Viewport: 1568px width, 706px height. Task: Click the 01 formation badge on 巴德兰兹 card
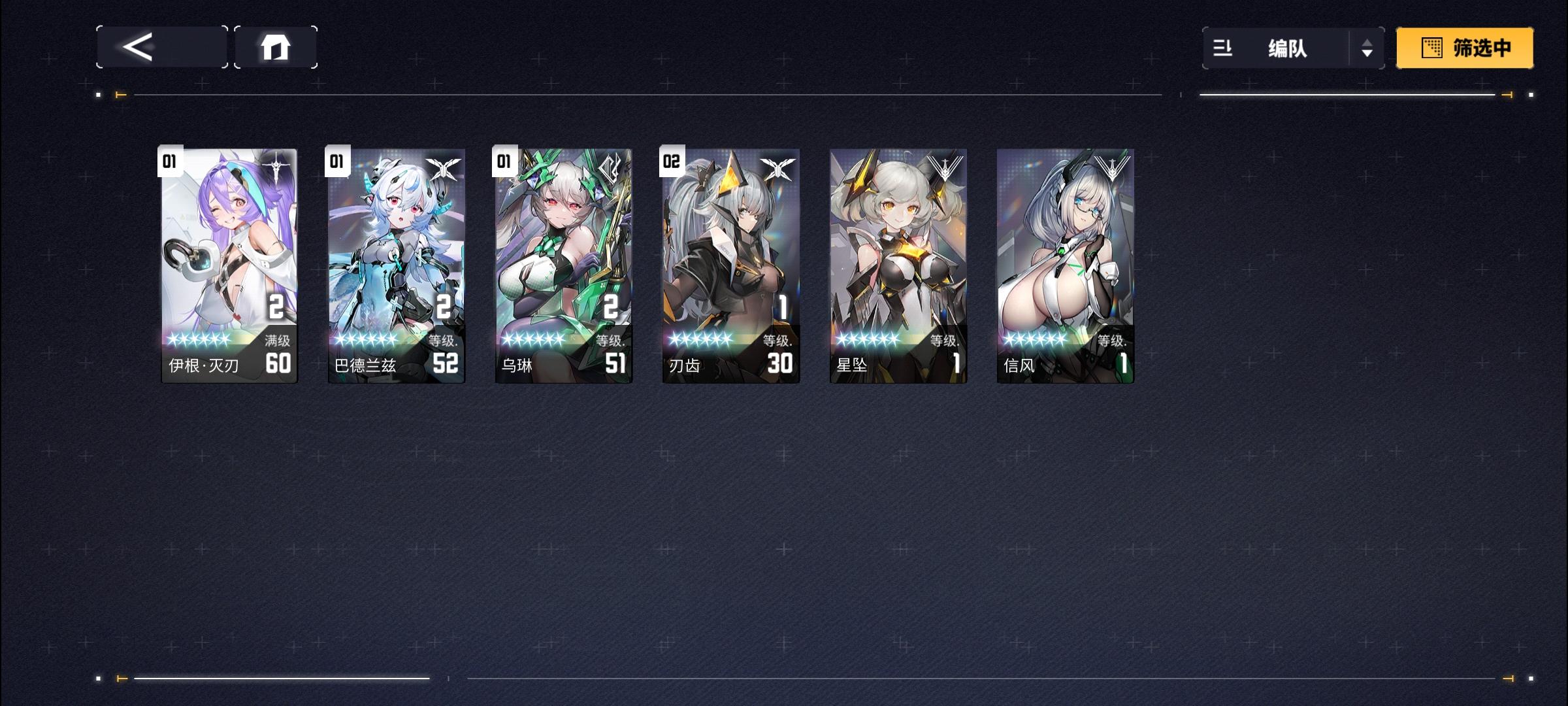(x=335, y=161)
